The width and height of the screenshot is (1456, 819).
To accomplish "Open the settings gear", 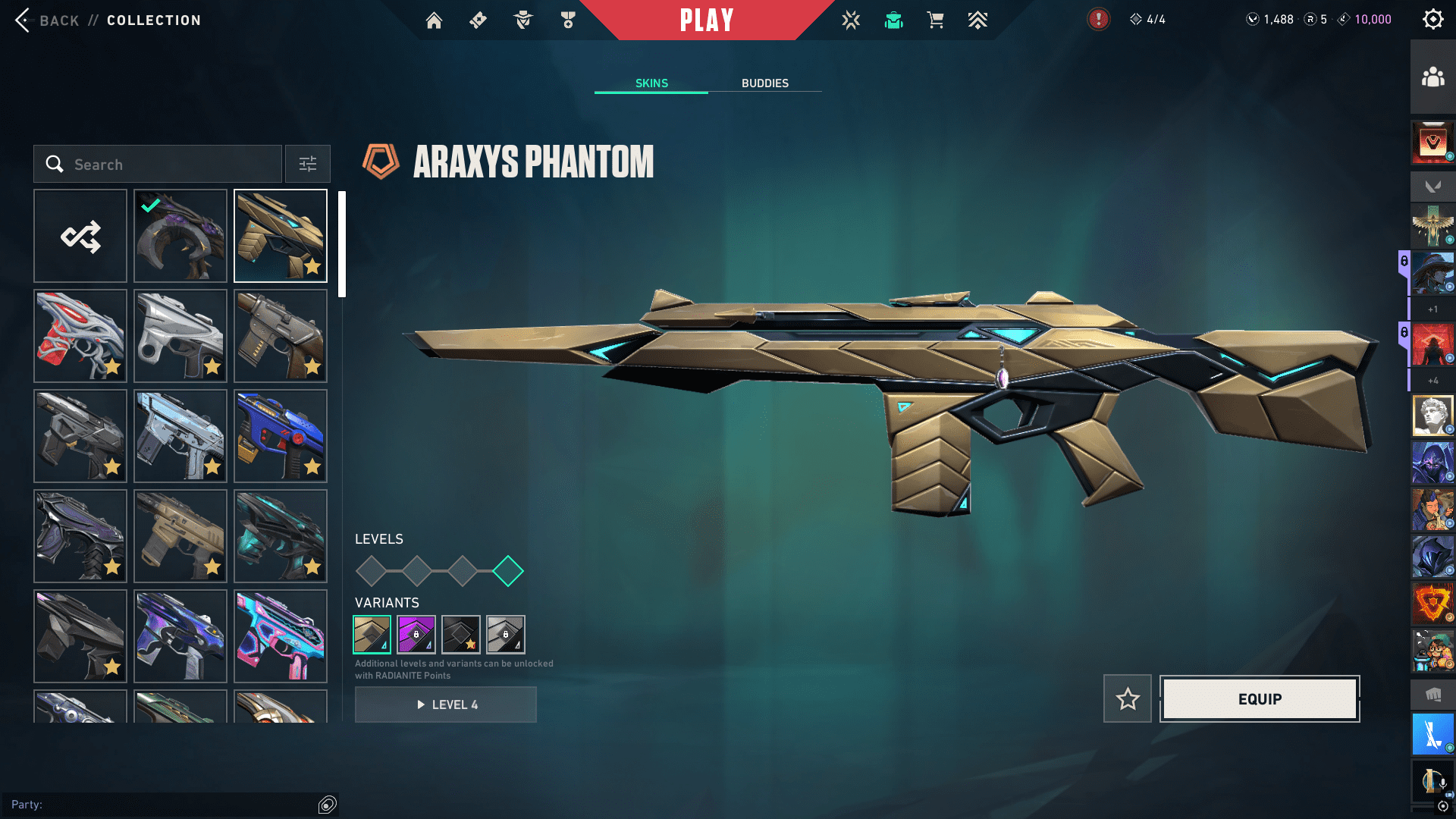I will pos(1432,20).
